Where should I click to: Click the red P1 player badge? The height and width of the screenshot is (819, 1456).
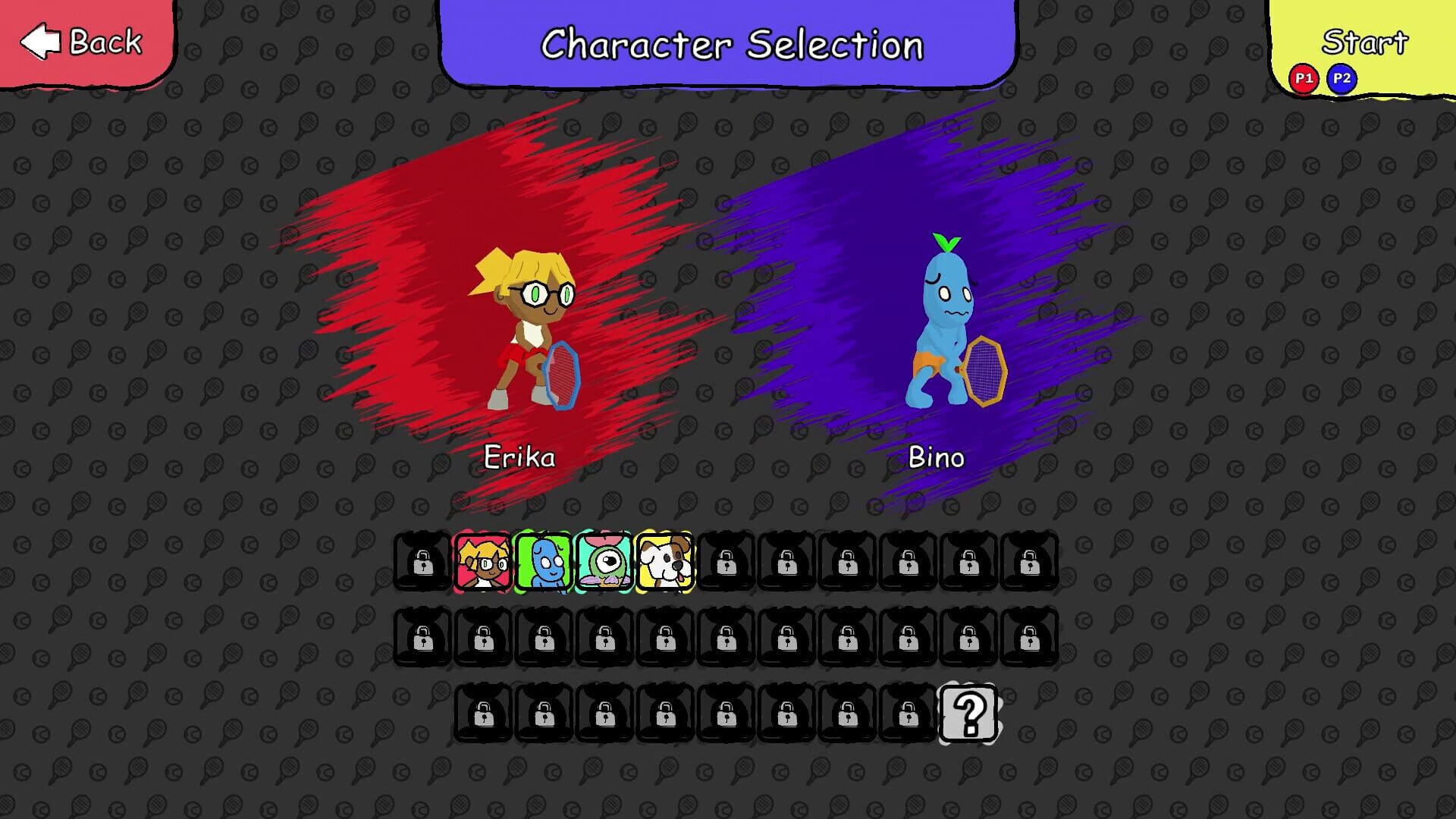click(1302, 78)
